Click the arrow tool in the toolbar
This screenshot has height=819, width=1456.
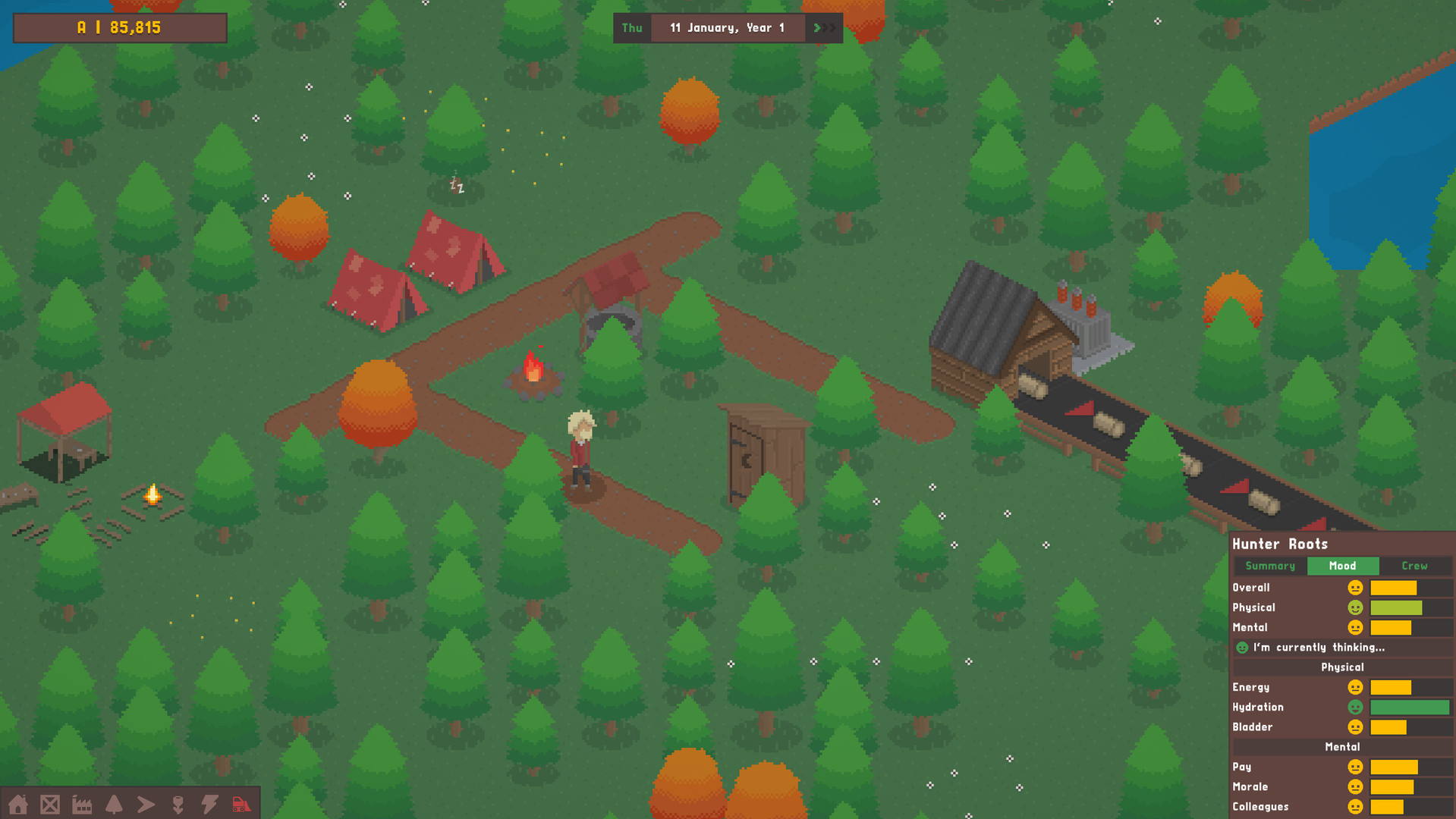pos(146,804)
